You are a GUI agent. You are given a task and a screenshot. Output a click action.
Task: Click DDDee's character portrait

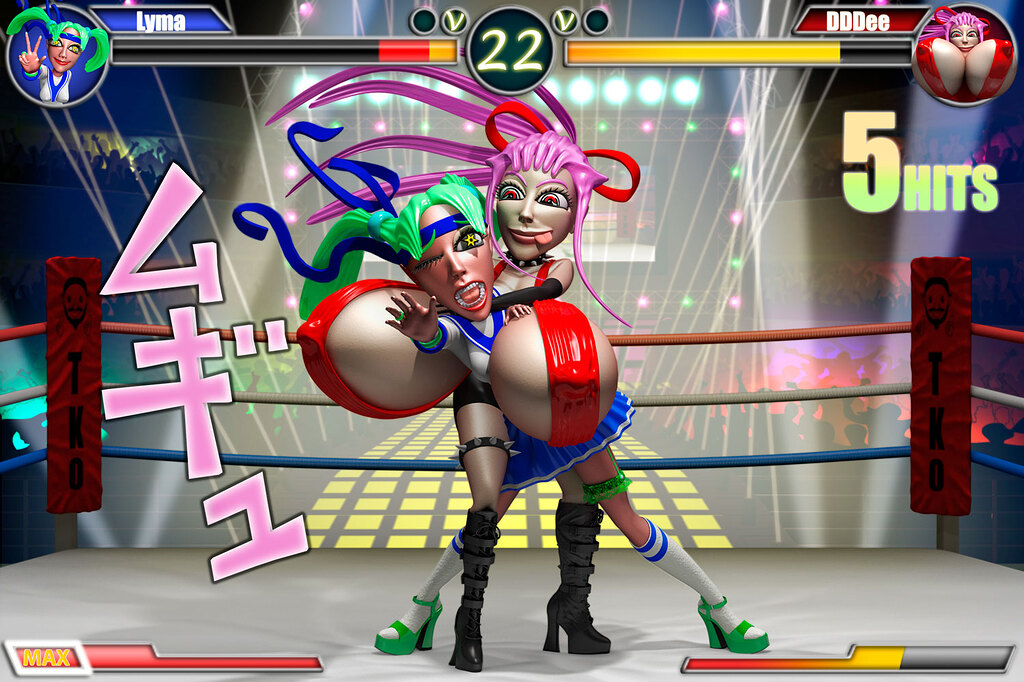964,56
